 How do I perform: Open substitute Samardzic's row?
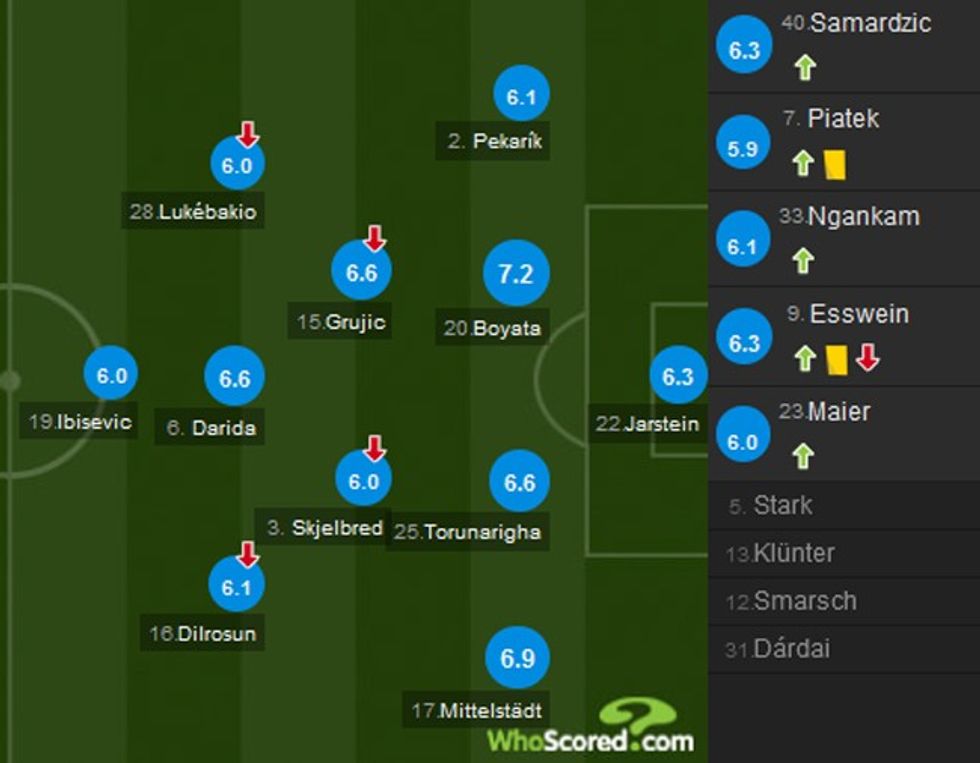[x=844, y=46]
